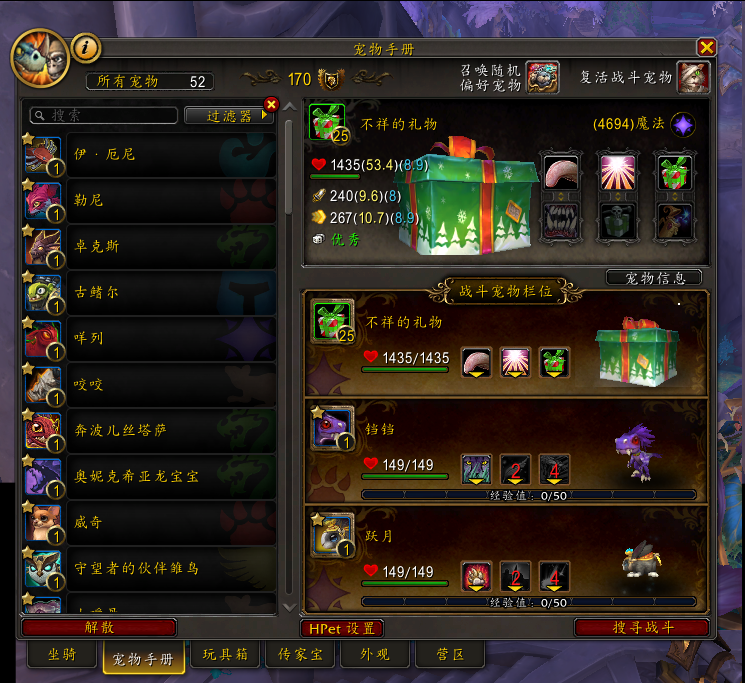
Task: Open the 传家宝 heirlooms tab
Action: [300, 655]
